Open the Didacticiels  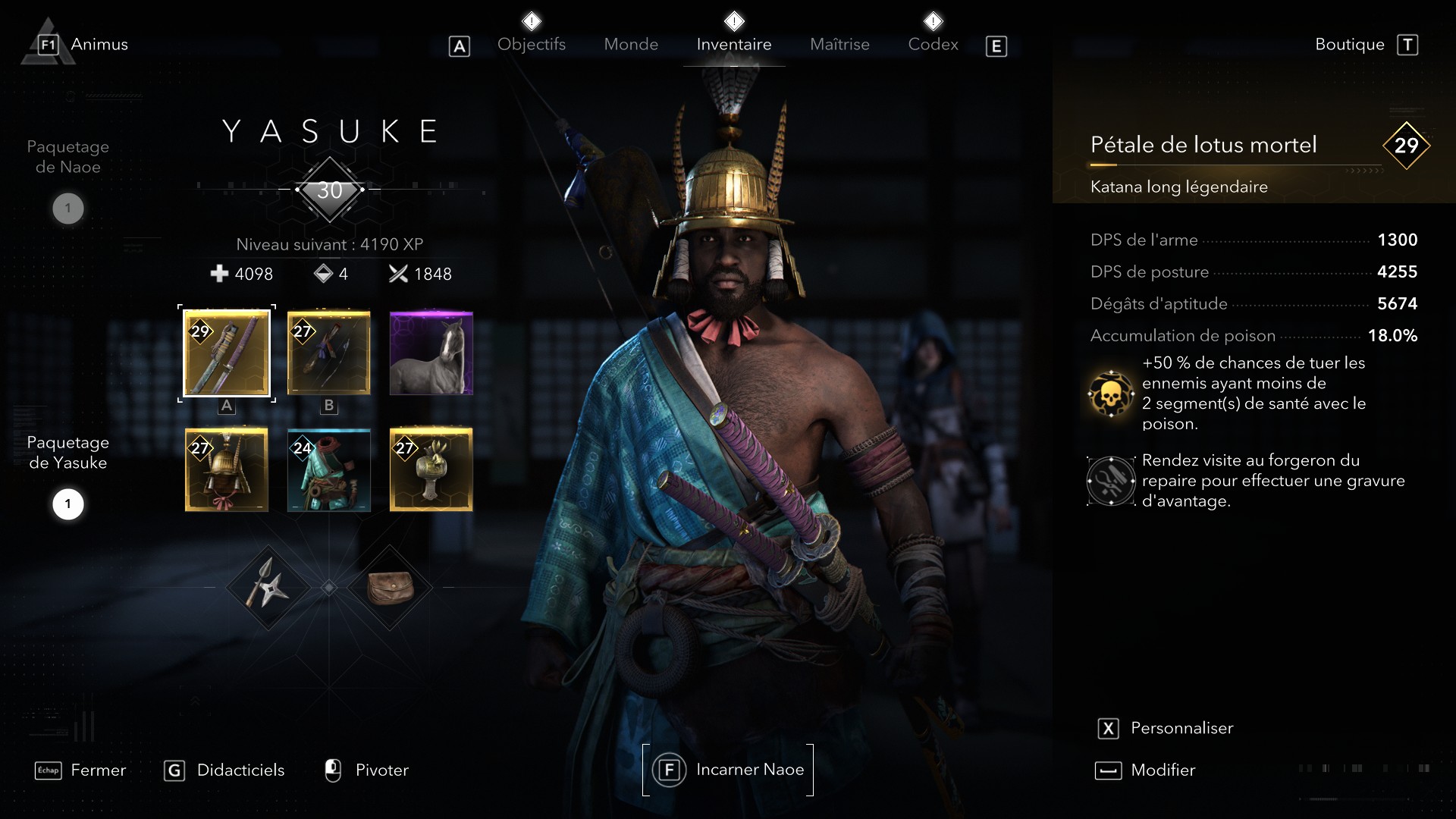click(241, 770)
